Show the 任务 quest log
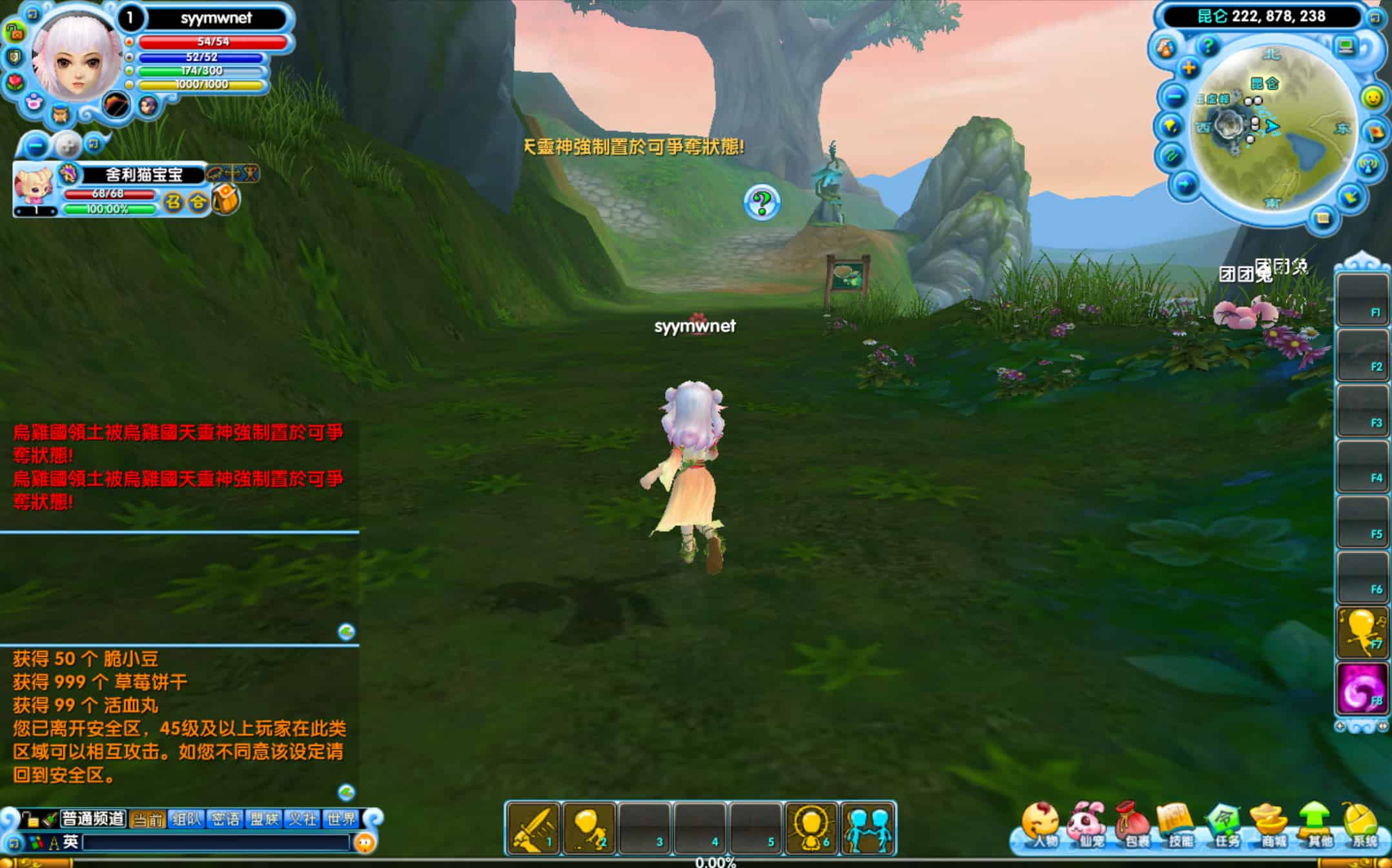 click(x=1225, y=827)
